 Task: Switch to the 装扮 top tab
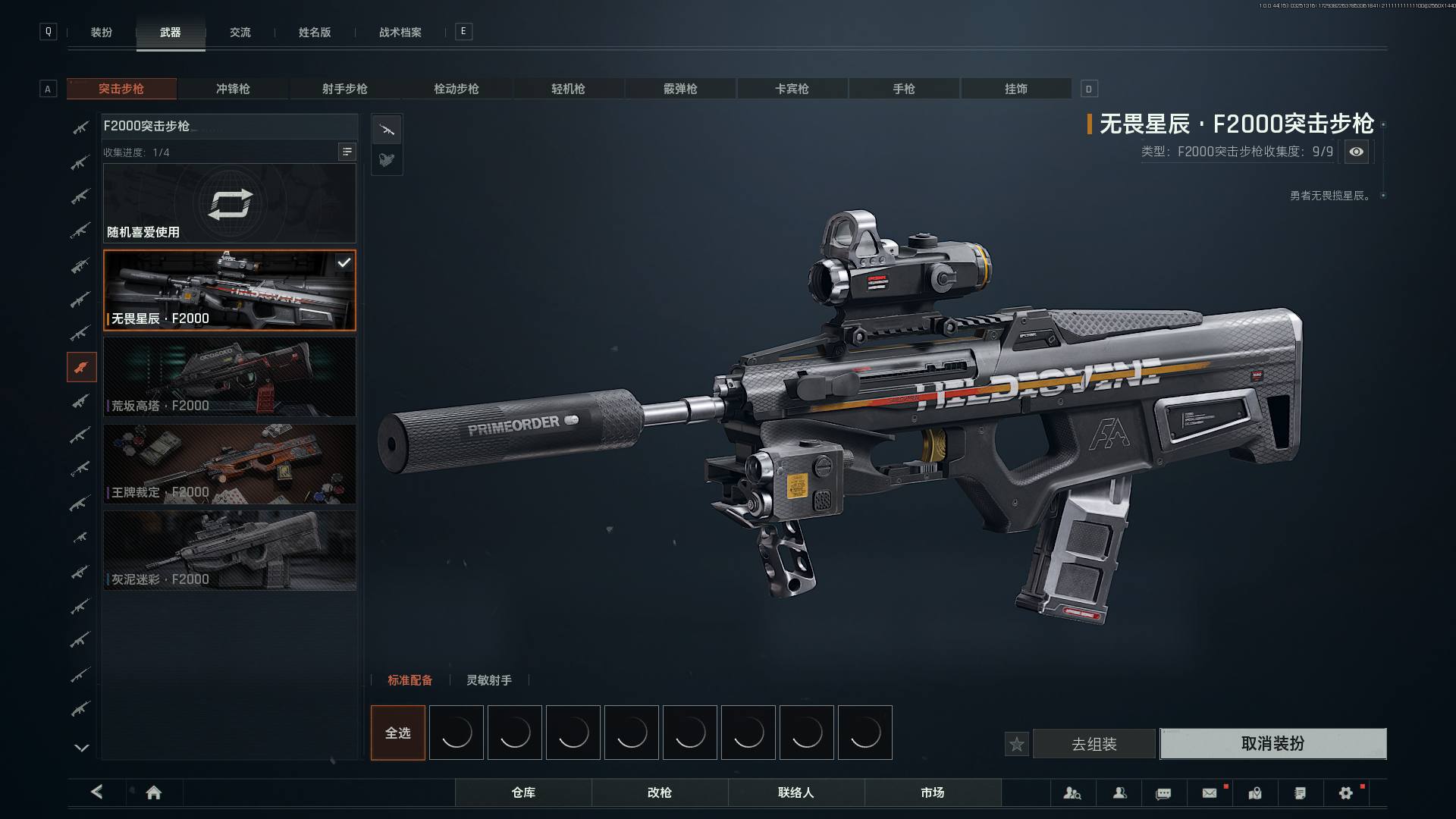tap(102, 33)
